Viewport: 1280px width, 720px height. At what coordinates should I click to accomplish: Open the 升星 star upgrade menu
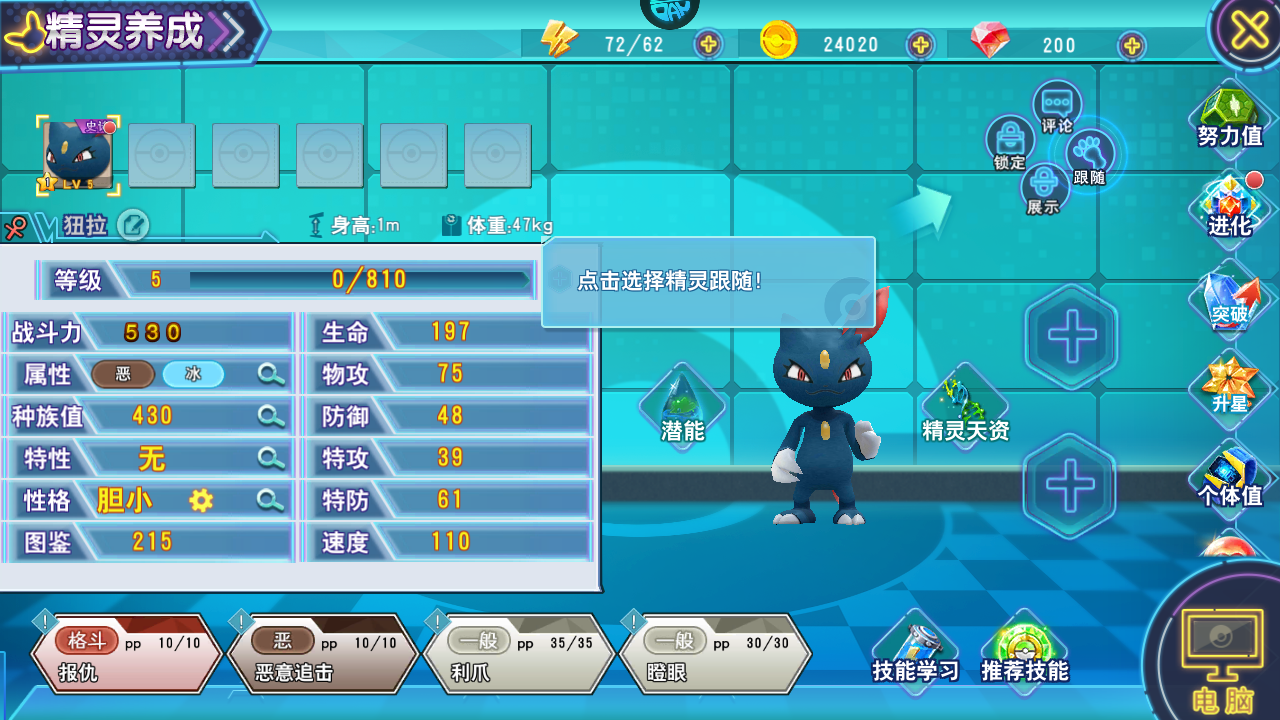[1229, 387]
